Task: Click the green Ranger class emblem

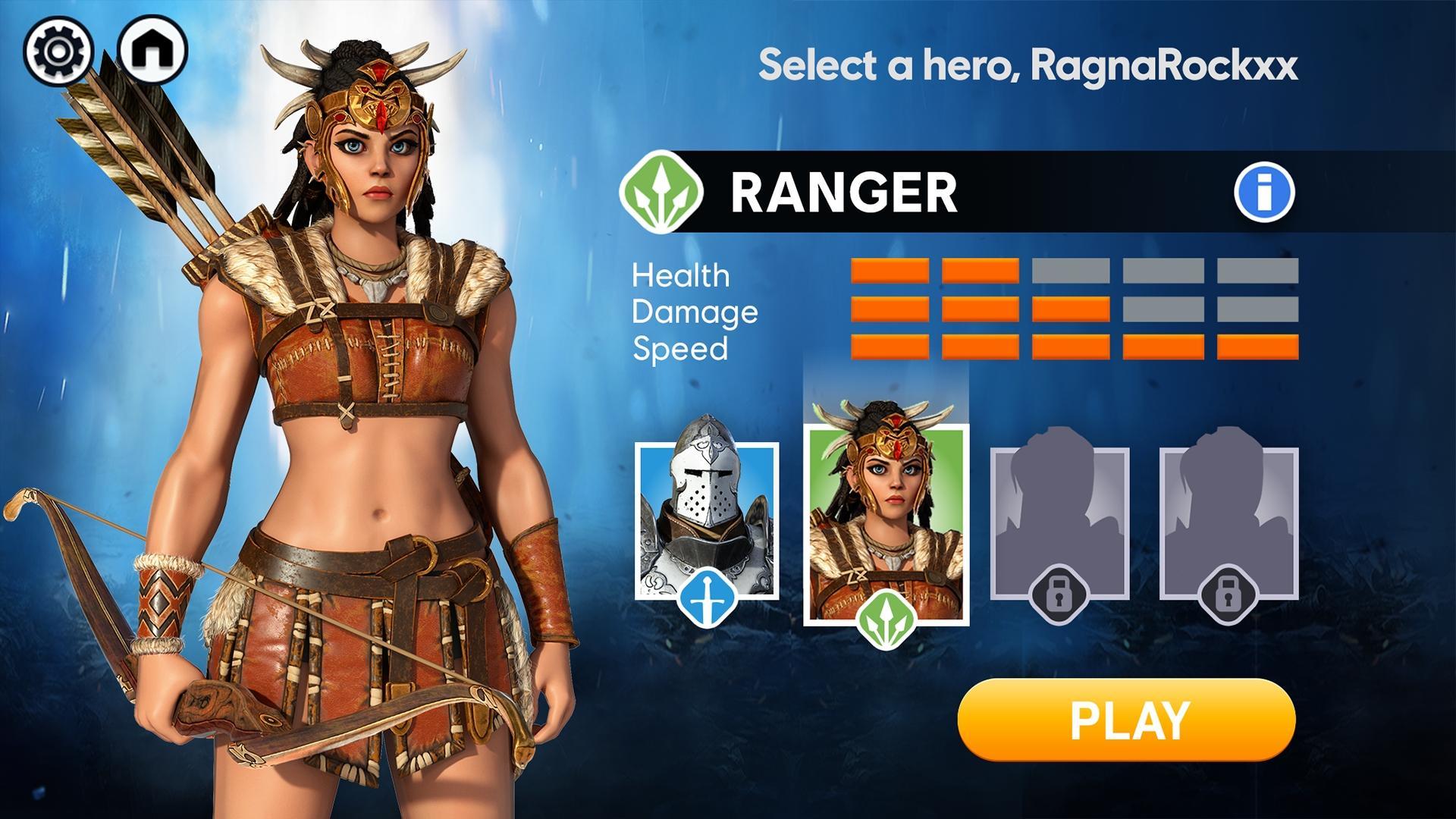Action: point(663,190)
